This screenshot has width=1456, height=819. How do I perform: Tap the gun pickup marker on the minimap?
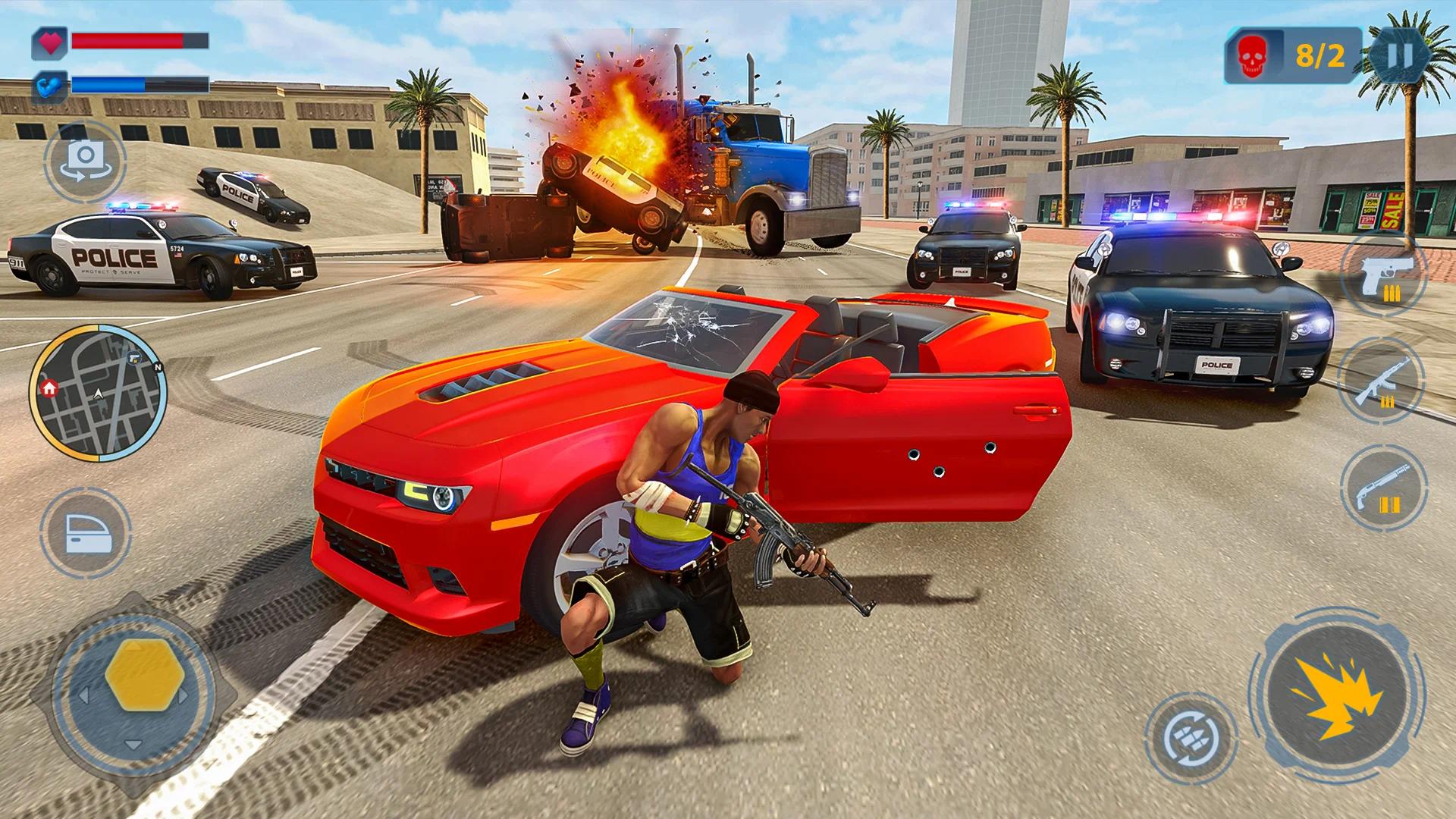point(134,358)
